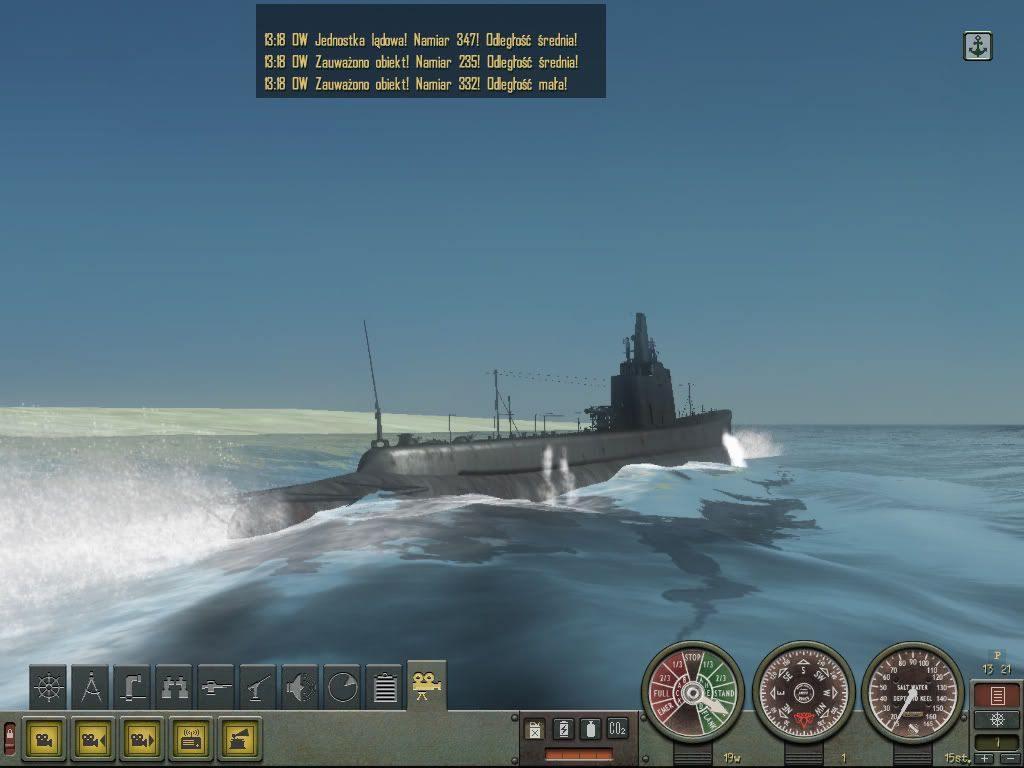Open the radar scope tab
1024x768 pixels.
click(342, 687)
